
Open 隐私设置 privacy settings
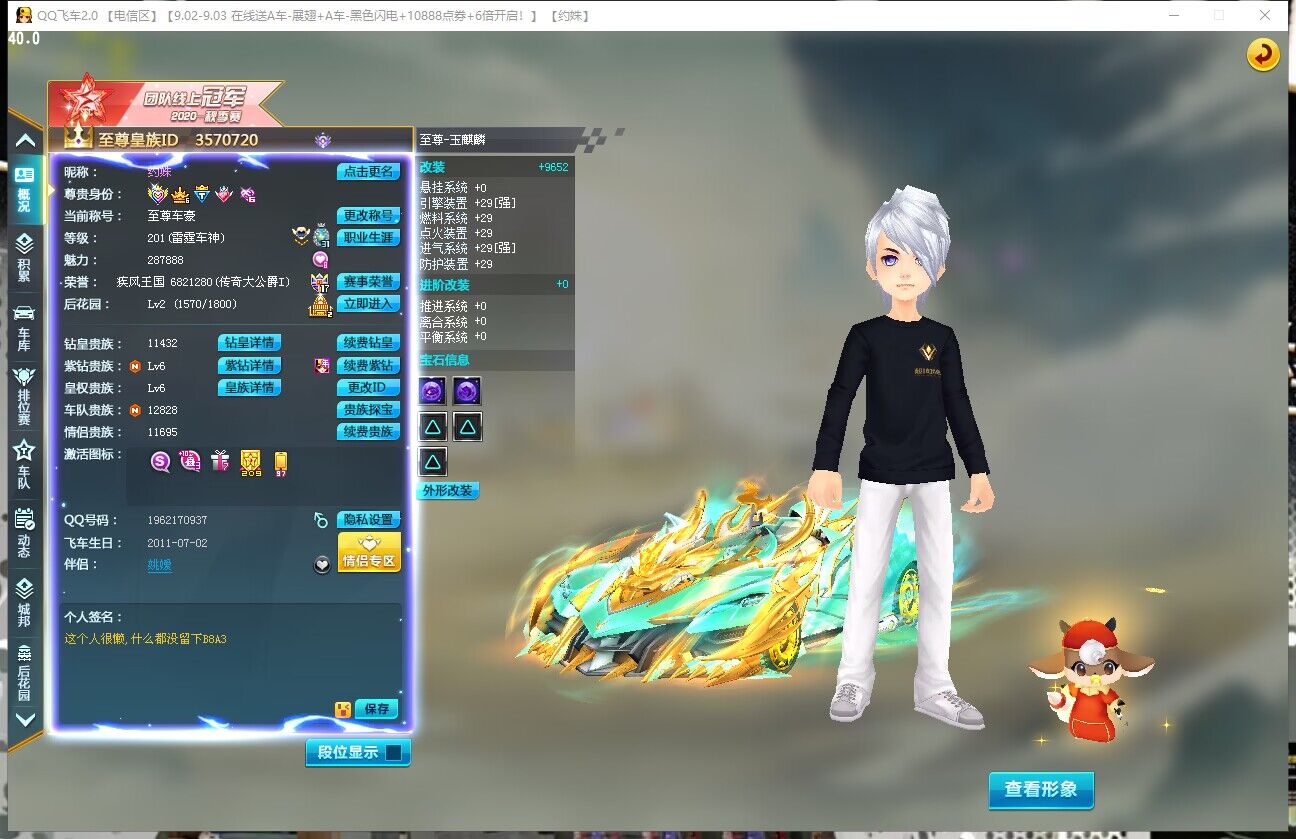pos(368,520)
